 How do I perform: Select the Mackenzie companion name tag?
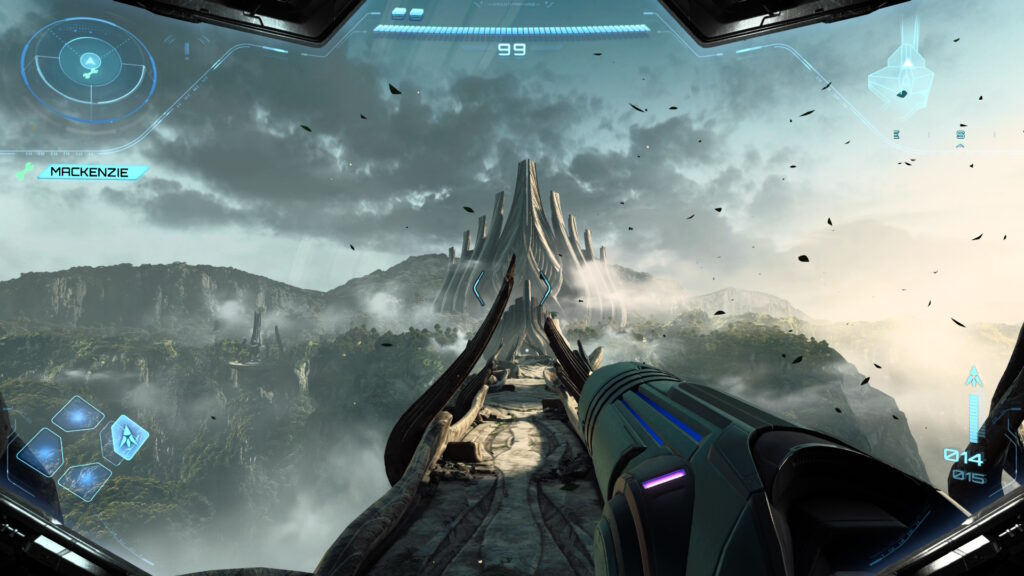coord(91,173)
